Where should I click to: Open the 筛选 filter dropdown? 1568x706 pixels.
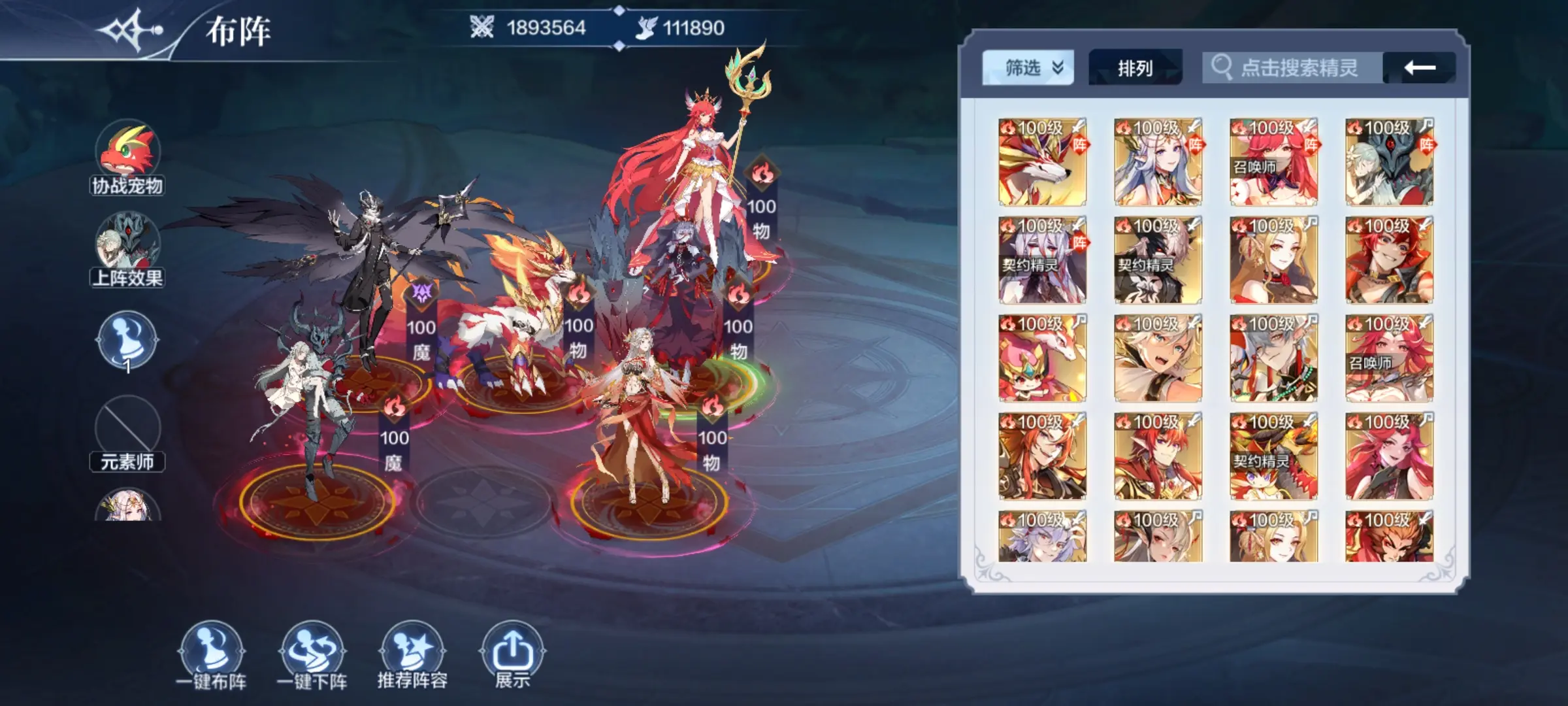click(x=1027, y=68)
